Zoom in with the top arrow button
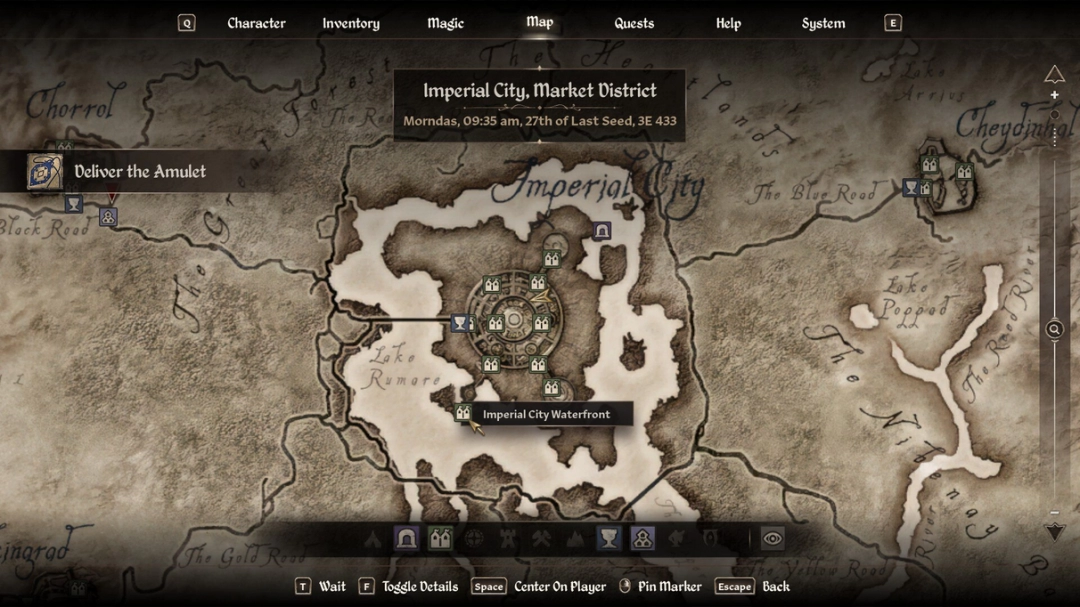 point(1054,74)
